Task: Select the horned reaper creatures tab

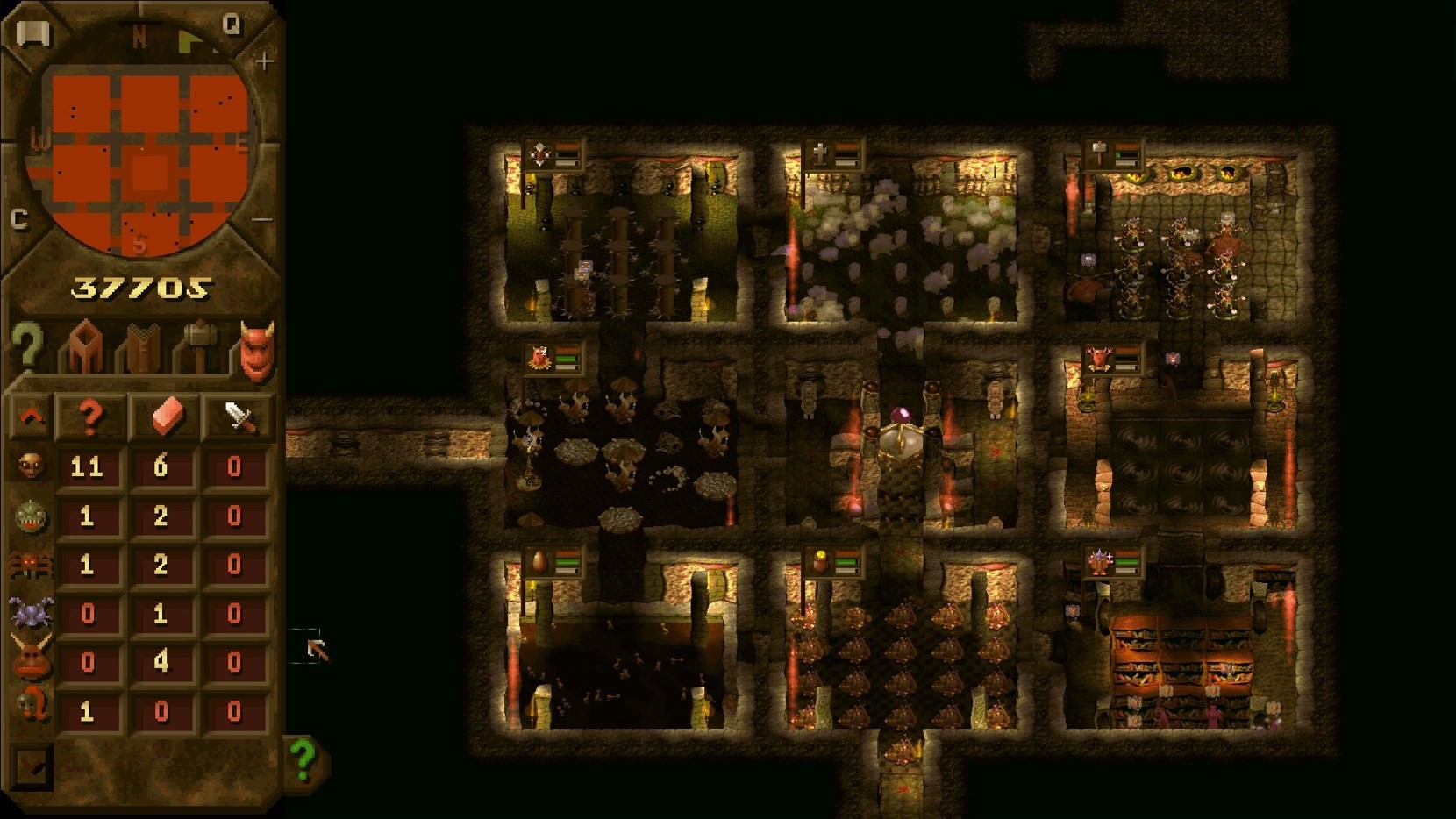Action: click(256, 350)
